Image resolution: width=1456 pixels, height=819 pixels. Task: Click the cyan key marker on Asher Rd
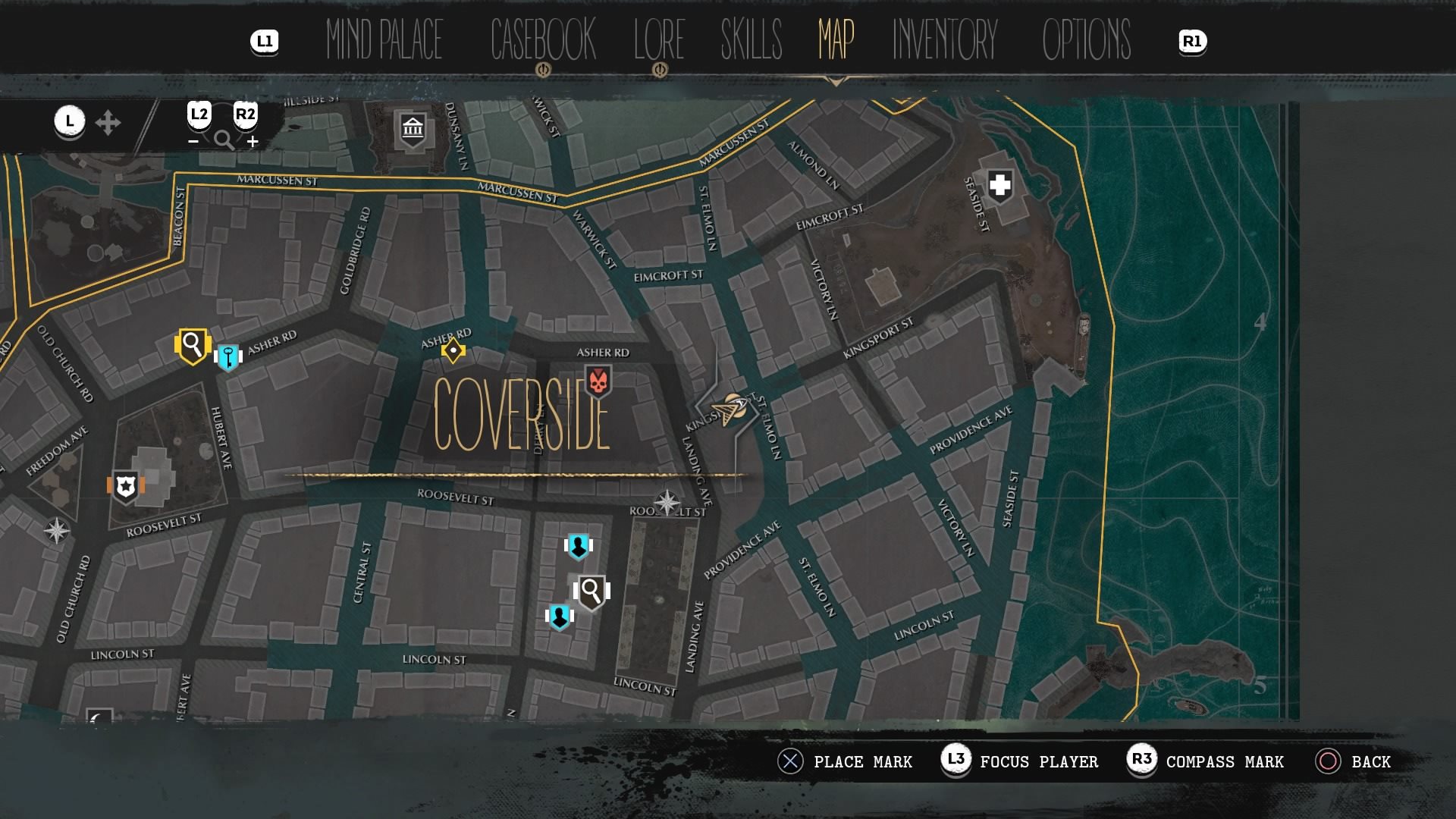pyautogui.click(x=227, y=356)
